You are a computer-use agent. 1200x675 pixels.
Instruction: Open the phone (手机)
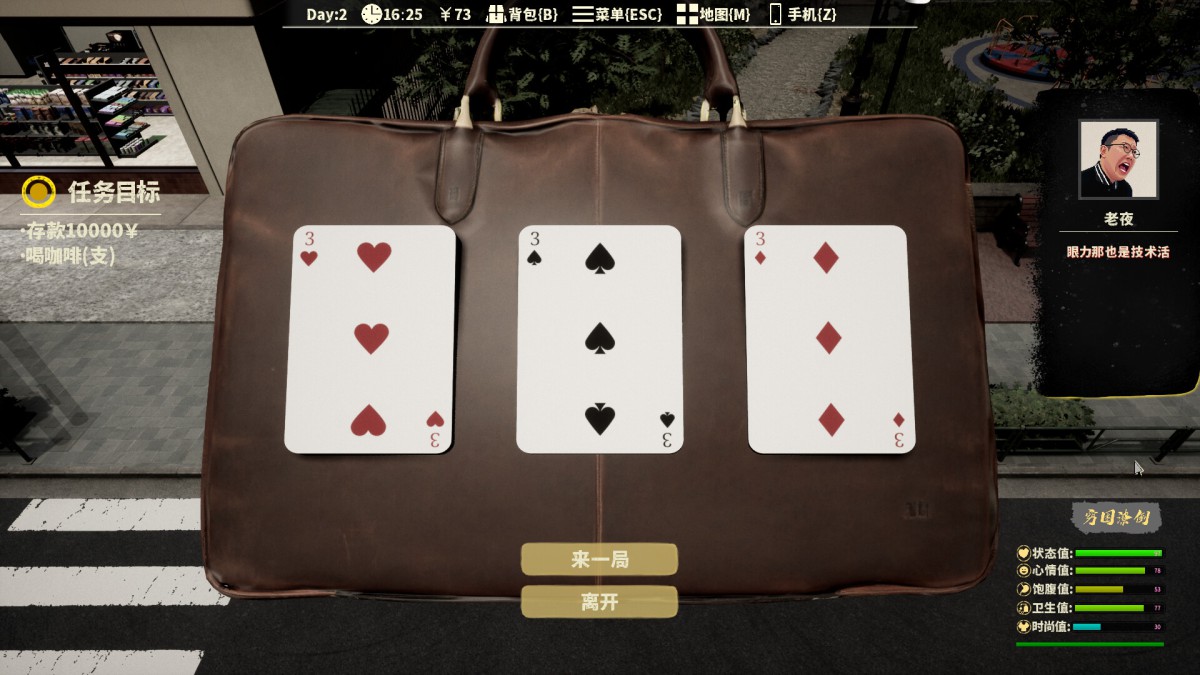802,14
